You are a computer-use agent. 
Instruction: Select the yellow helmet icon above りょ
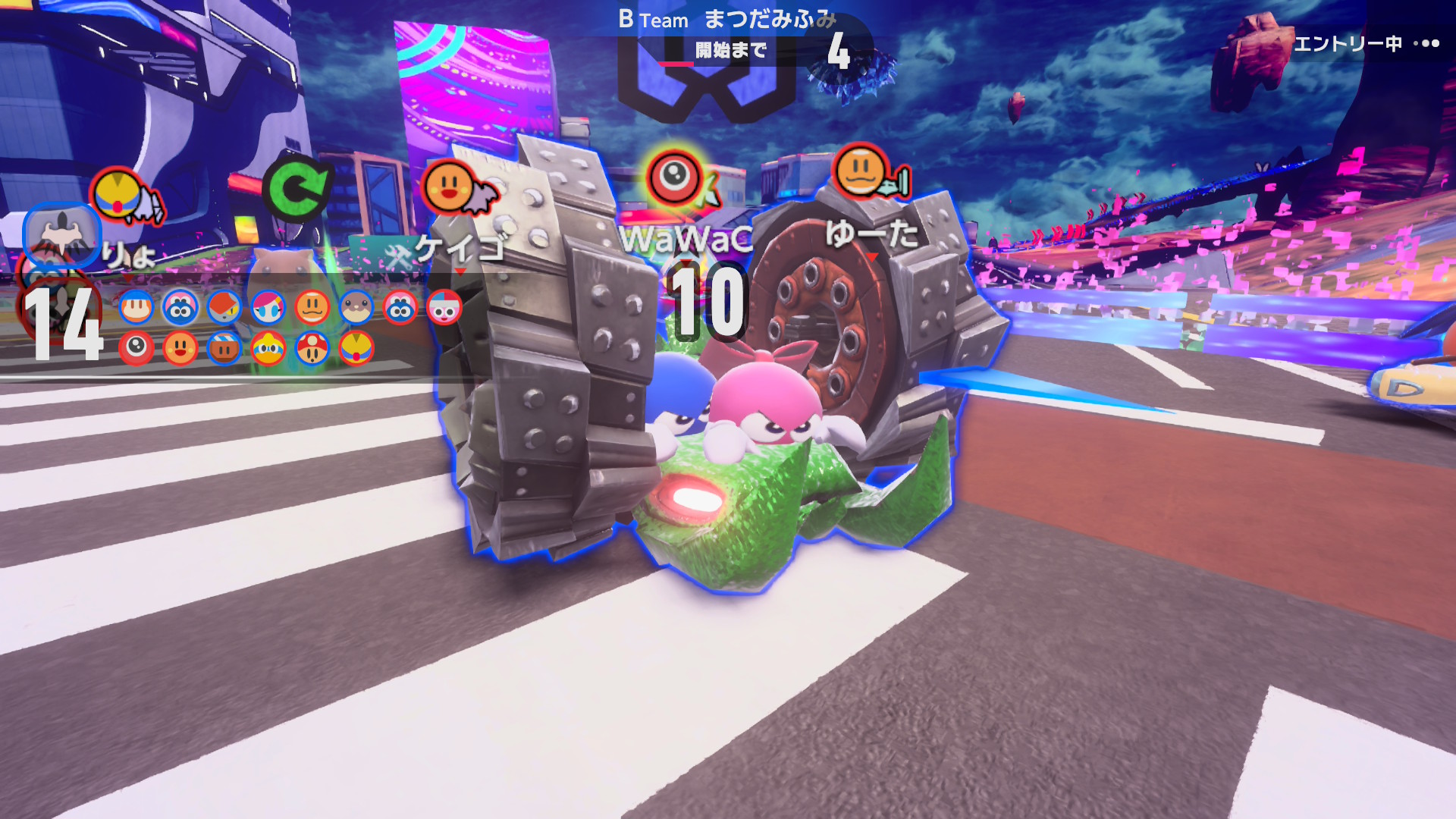click(117, 194)
